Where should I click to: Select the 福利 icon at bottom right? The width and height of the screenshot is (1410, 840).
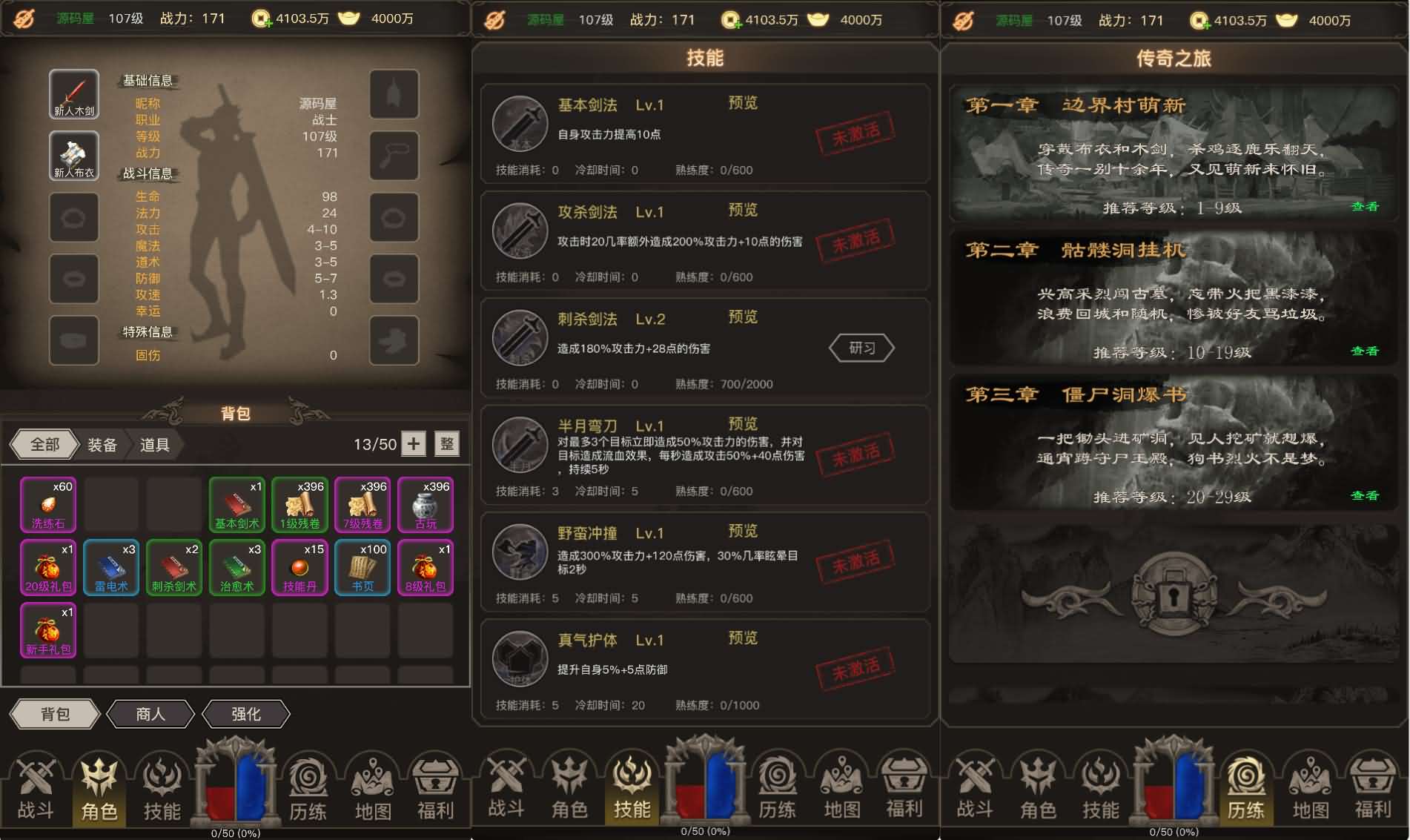point(1374,790)
